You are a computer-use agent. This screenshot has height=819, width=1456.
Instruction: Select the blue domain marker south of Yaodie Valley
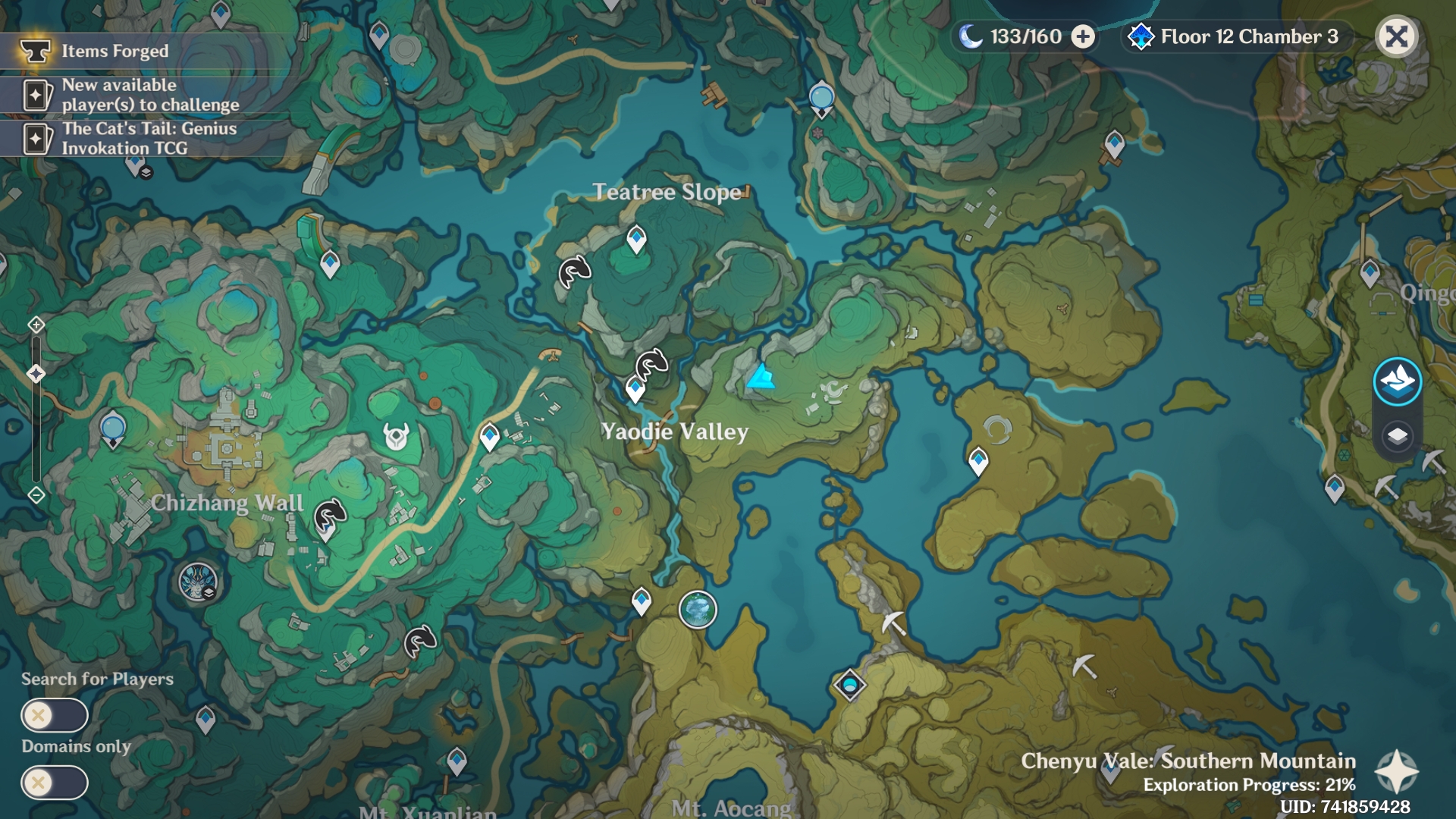[x=851, y=684]
